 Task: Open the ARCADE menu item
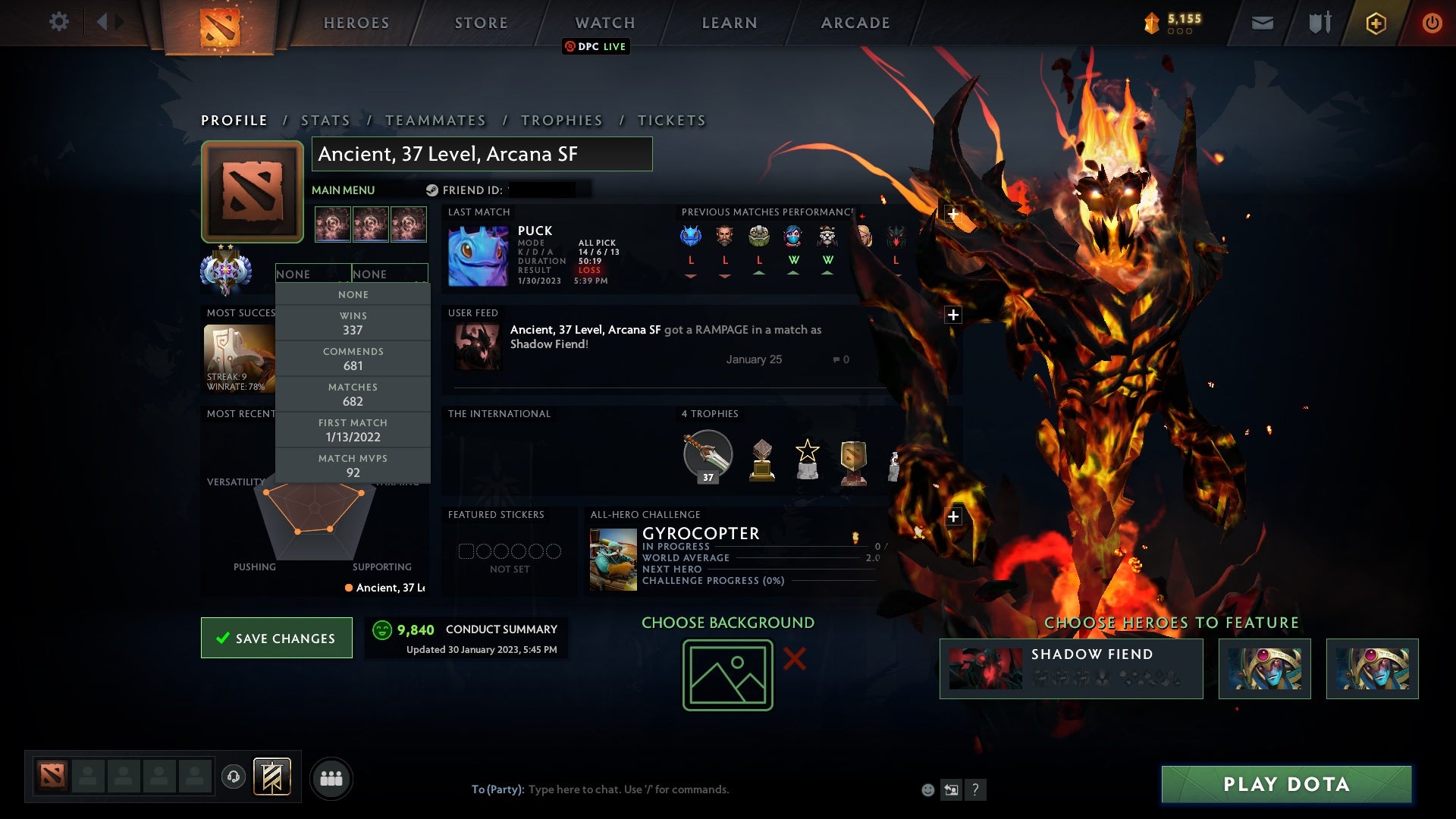click(854, 23)
